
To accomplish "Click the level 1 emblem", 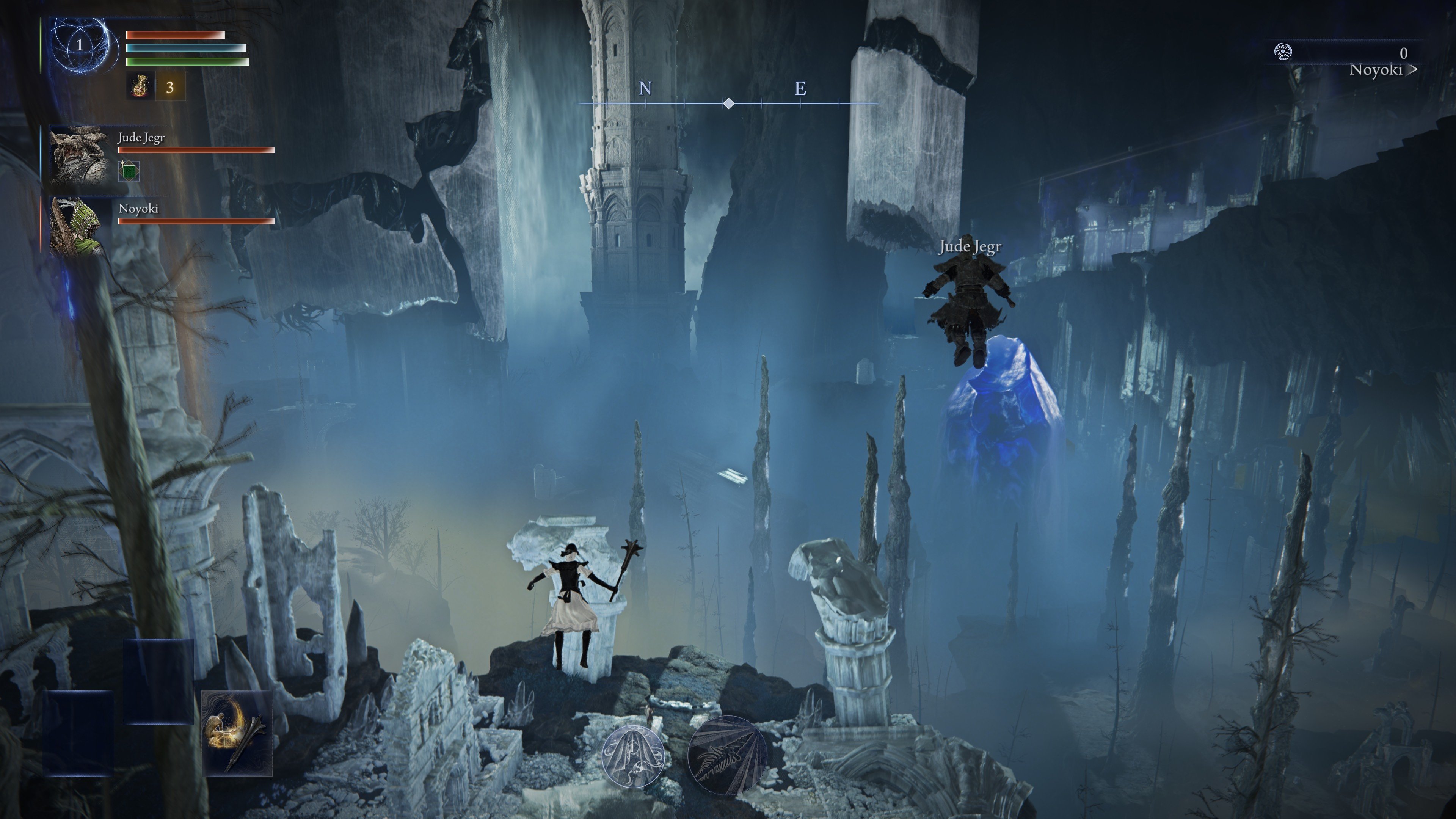I will coord(80,45).
